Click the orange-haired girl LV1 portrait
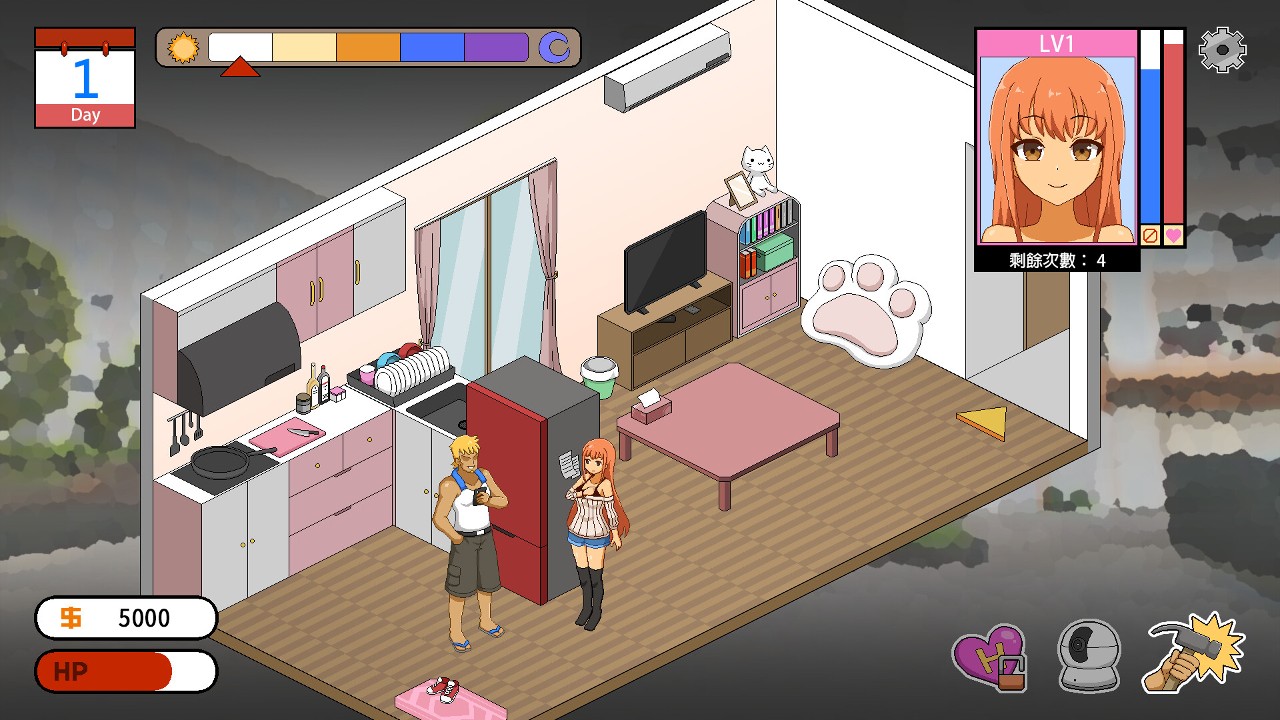 tap(1057, 148)
